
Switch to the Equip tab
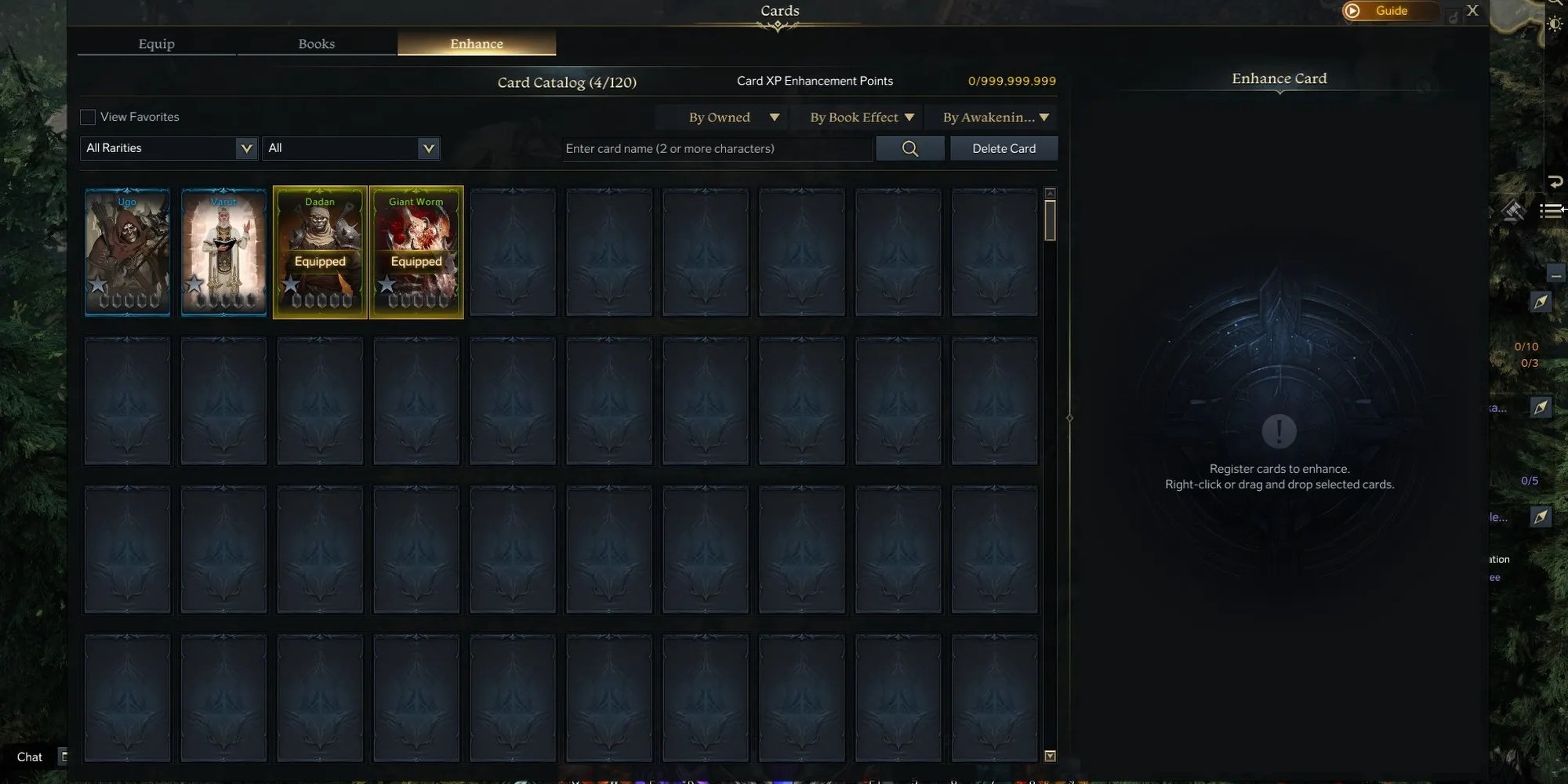point(156,44)
